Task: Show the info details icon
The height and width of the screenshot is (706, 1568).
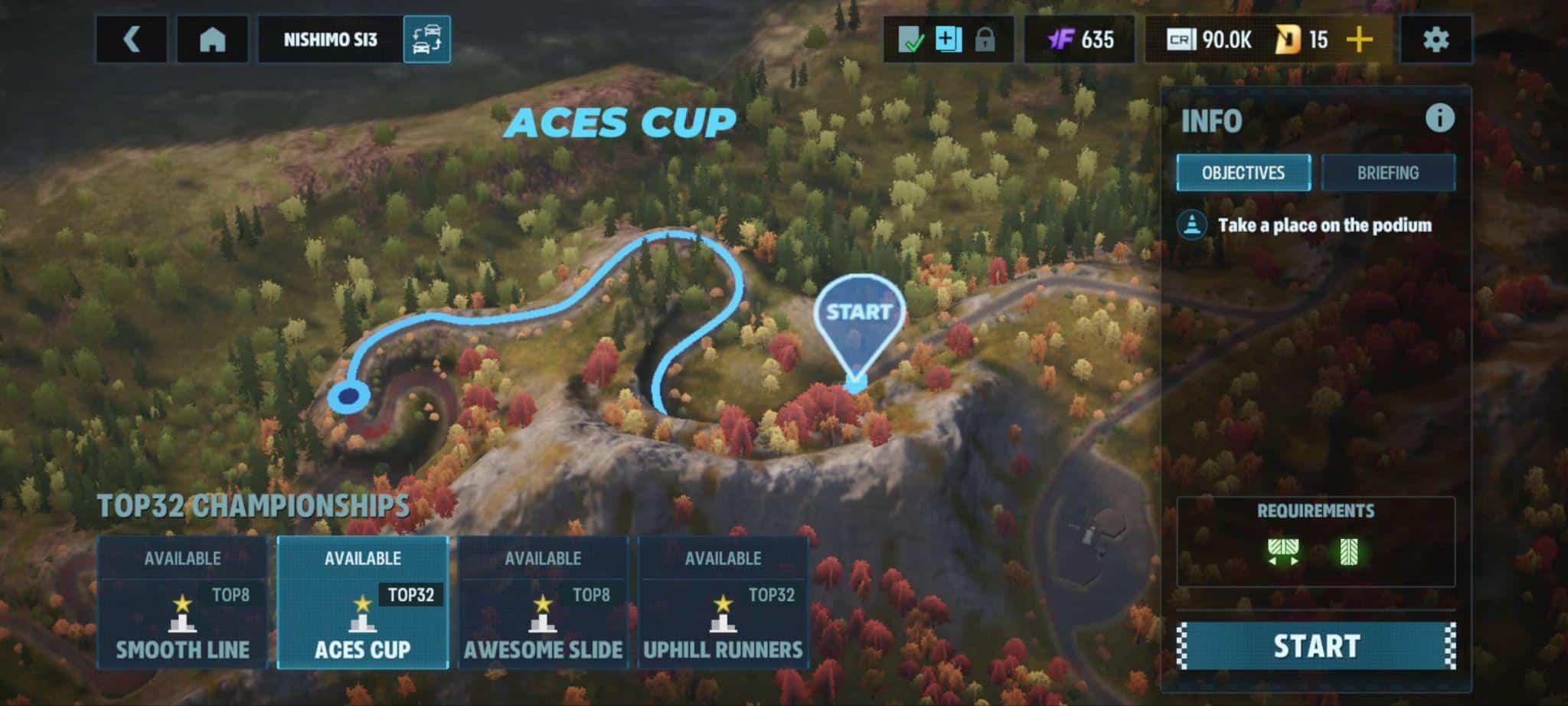Action: click(x=1439, y=119)
